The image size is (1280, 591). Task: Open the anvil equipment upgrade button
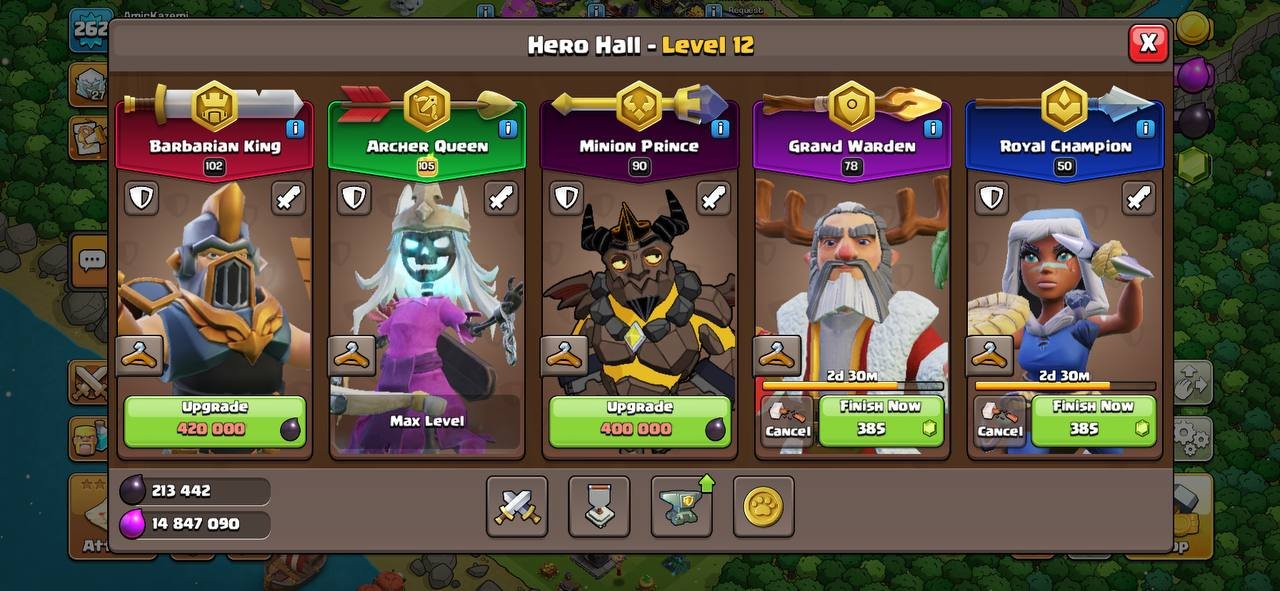pyautogui.click(x=682, y=506)
